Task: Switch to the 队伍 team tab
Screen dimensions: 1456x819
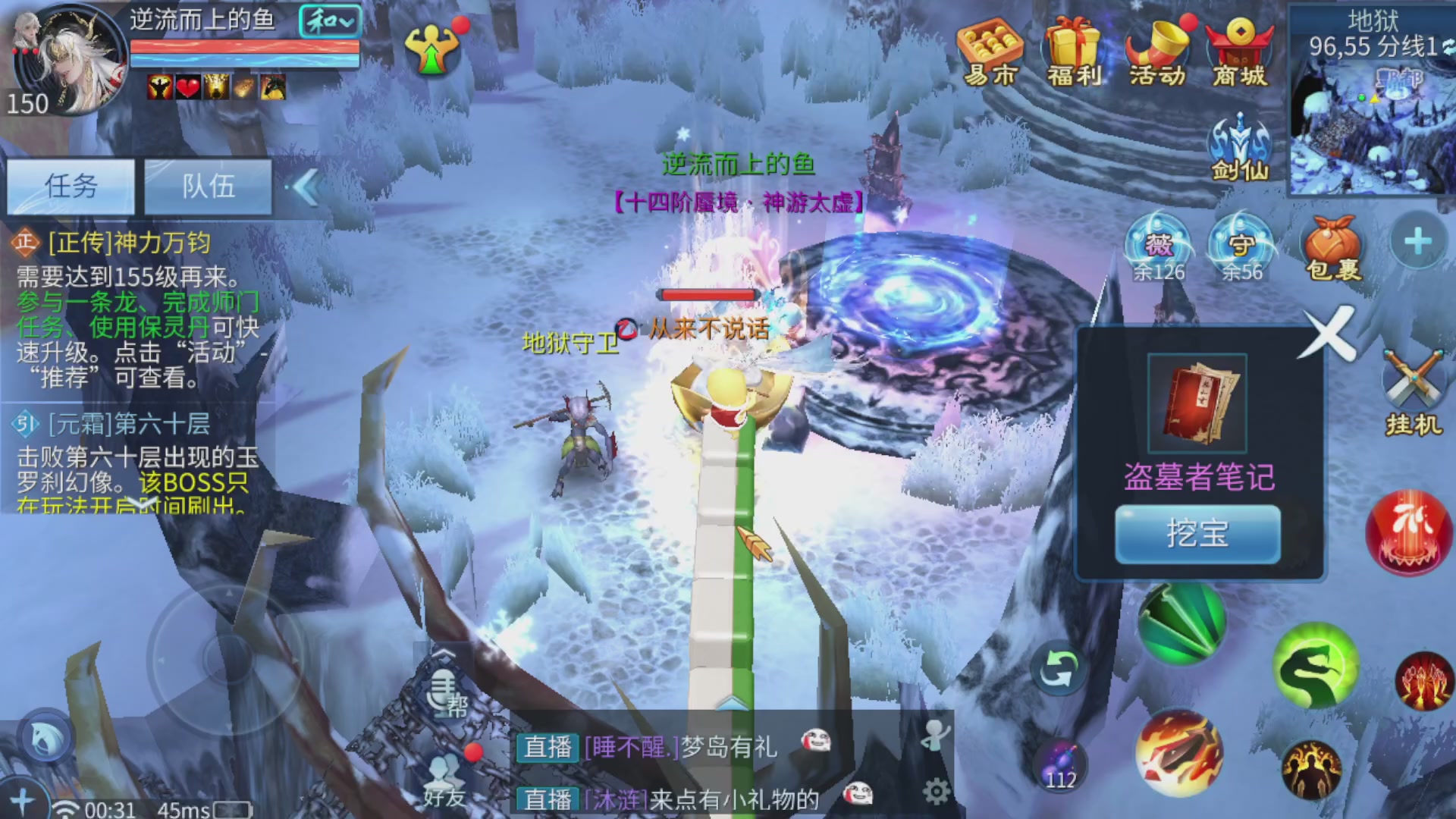Action: [x=208, y=187]
